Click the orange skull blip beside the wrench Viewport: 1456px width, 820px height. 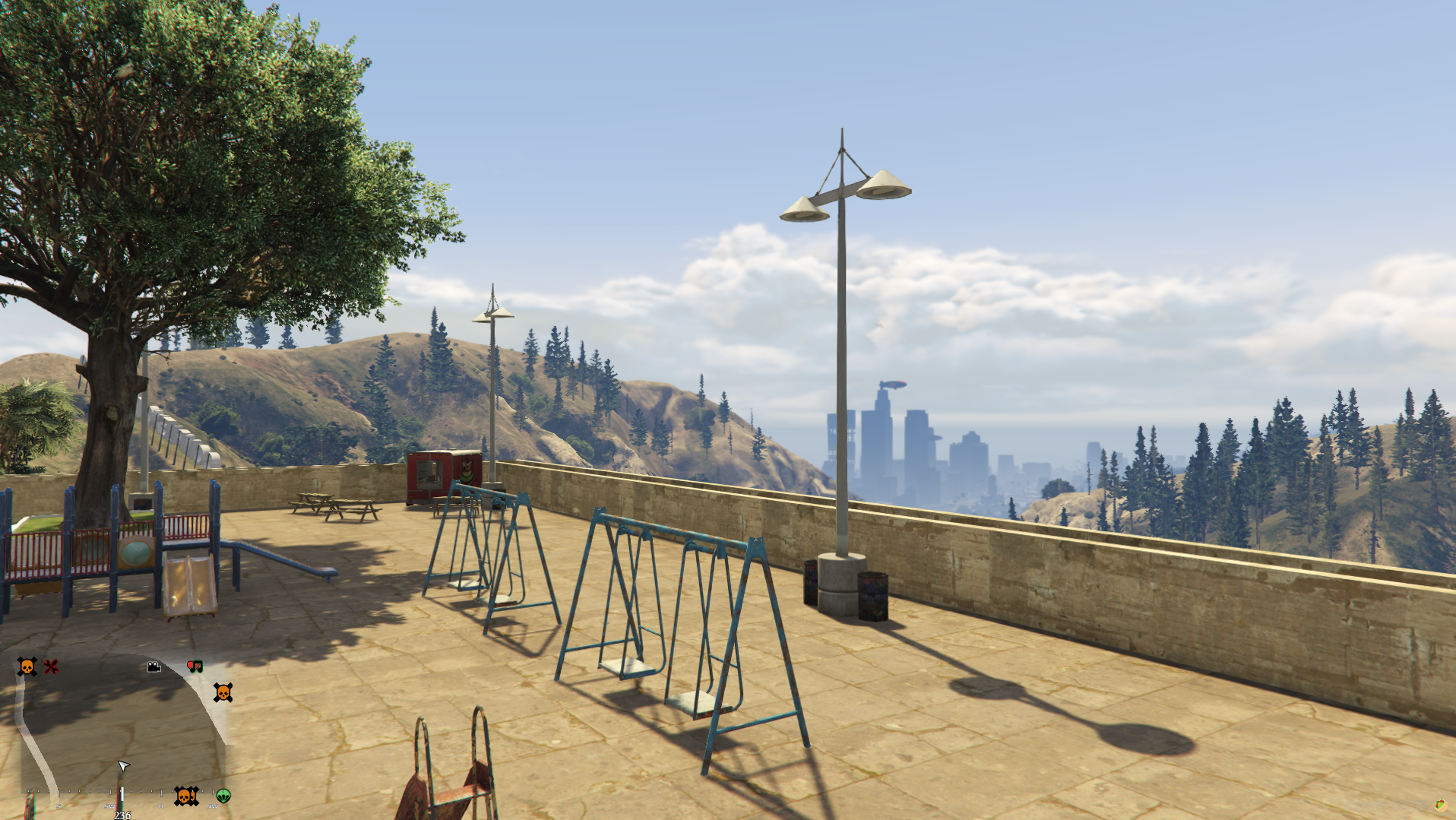tap(27, 666)
